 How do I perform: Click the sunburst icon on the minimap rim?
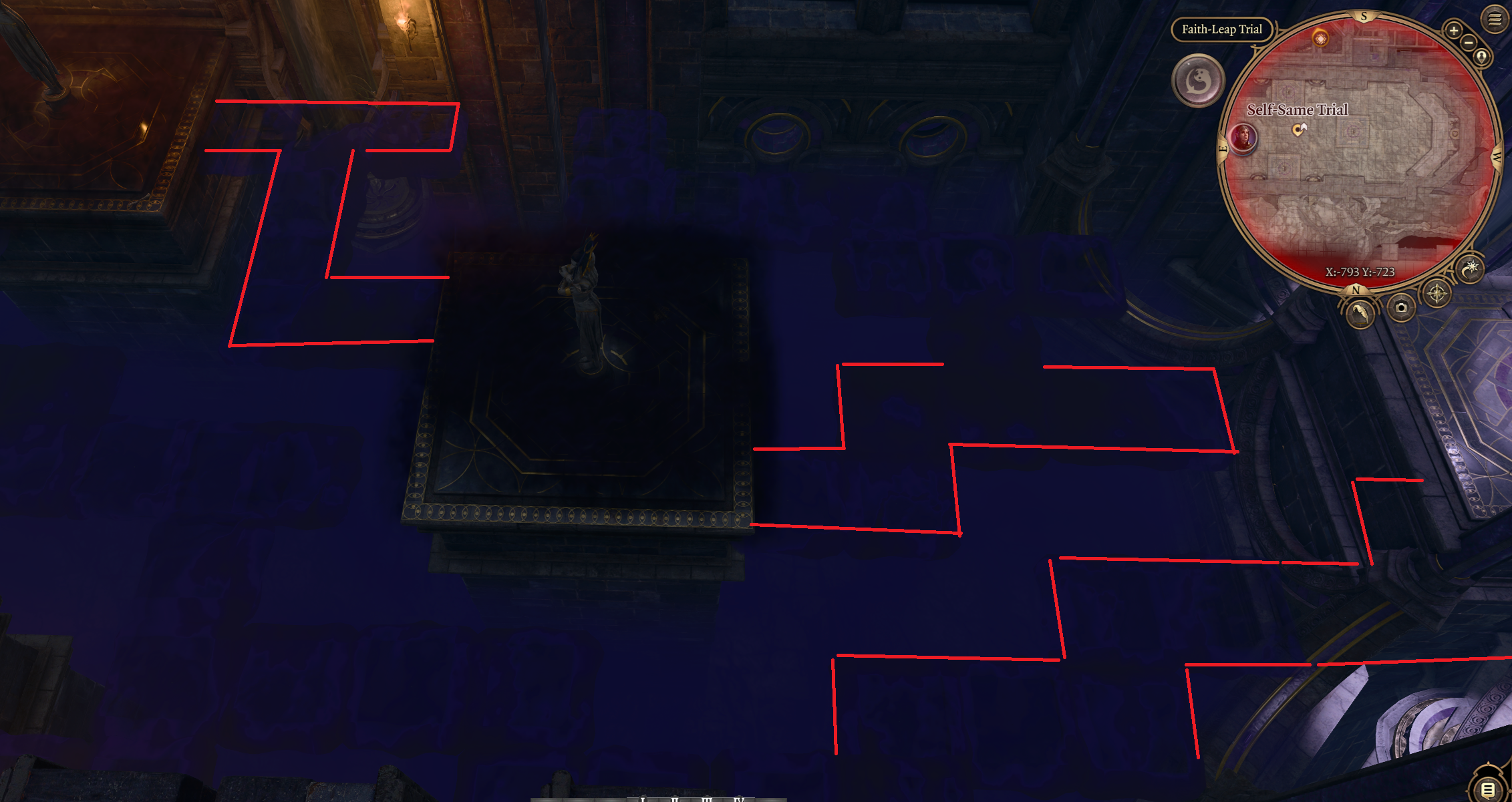coord(1471,269)
